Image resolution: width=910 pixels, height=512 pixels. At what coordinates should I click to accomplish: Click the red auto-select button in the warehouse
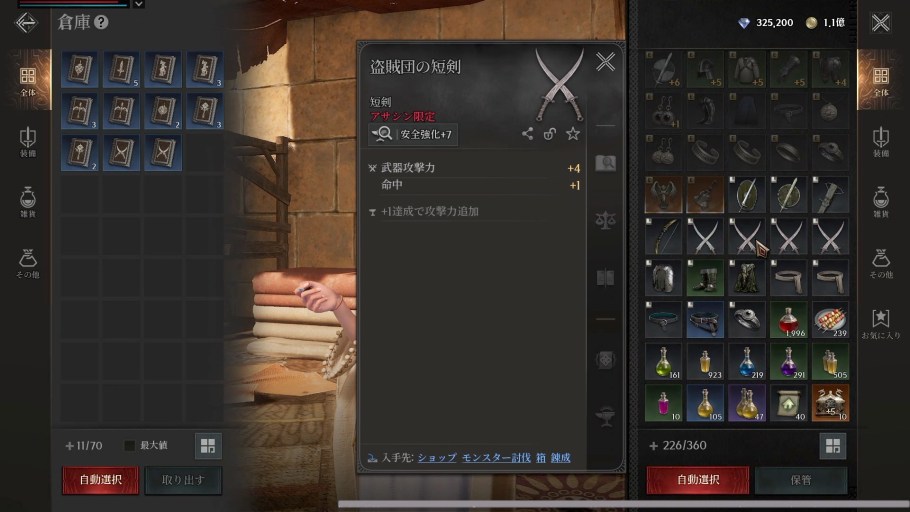pos(100,480)
